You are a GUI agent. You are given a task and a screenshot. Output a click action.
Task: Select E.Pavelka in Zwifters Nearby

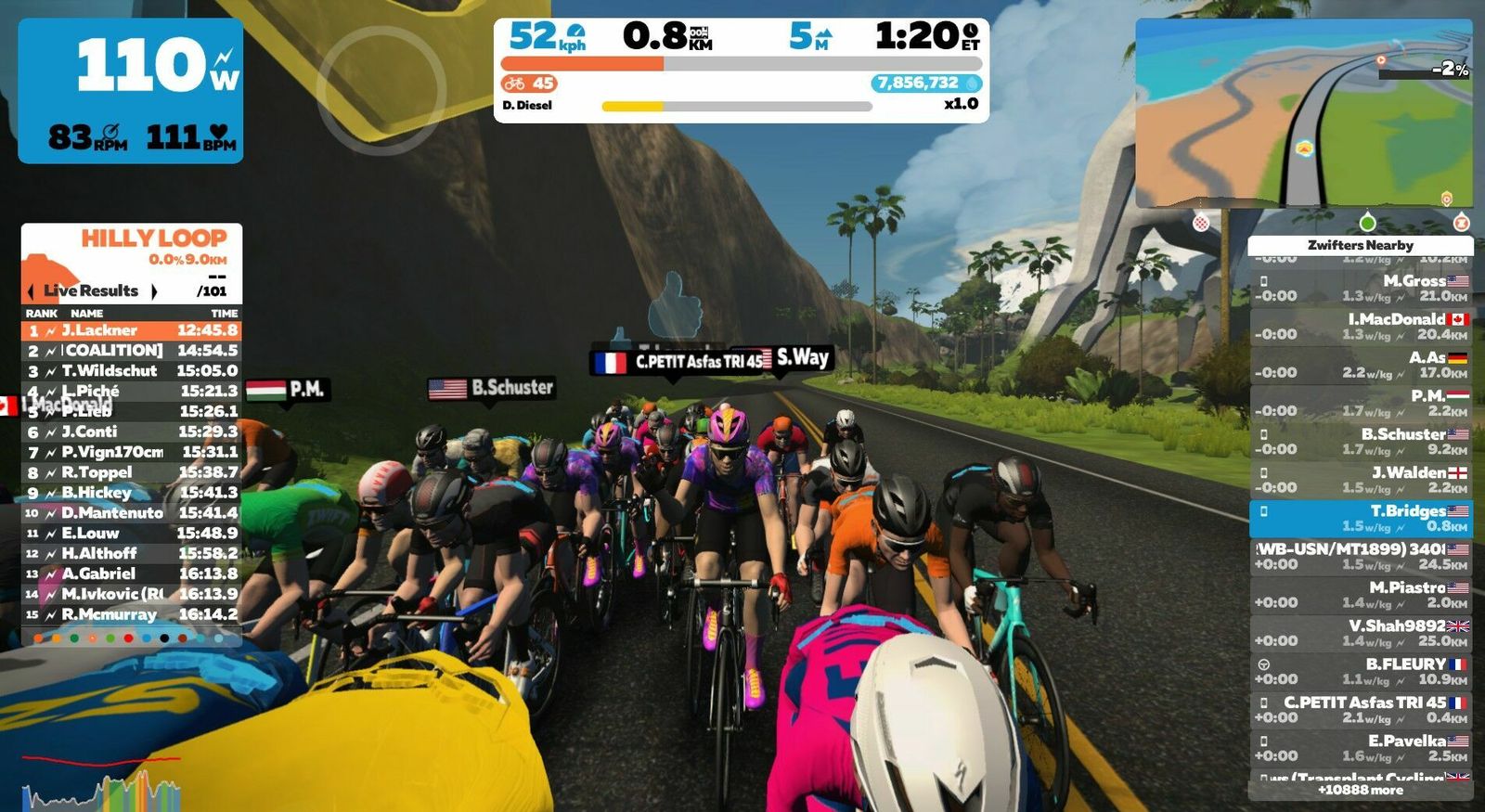coord(1360,748)
